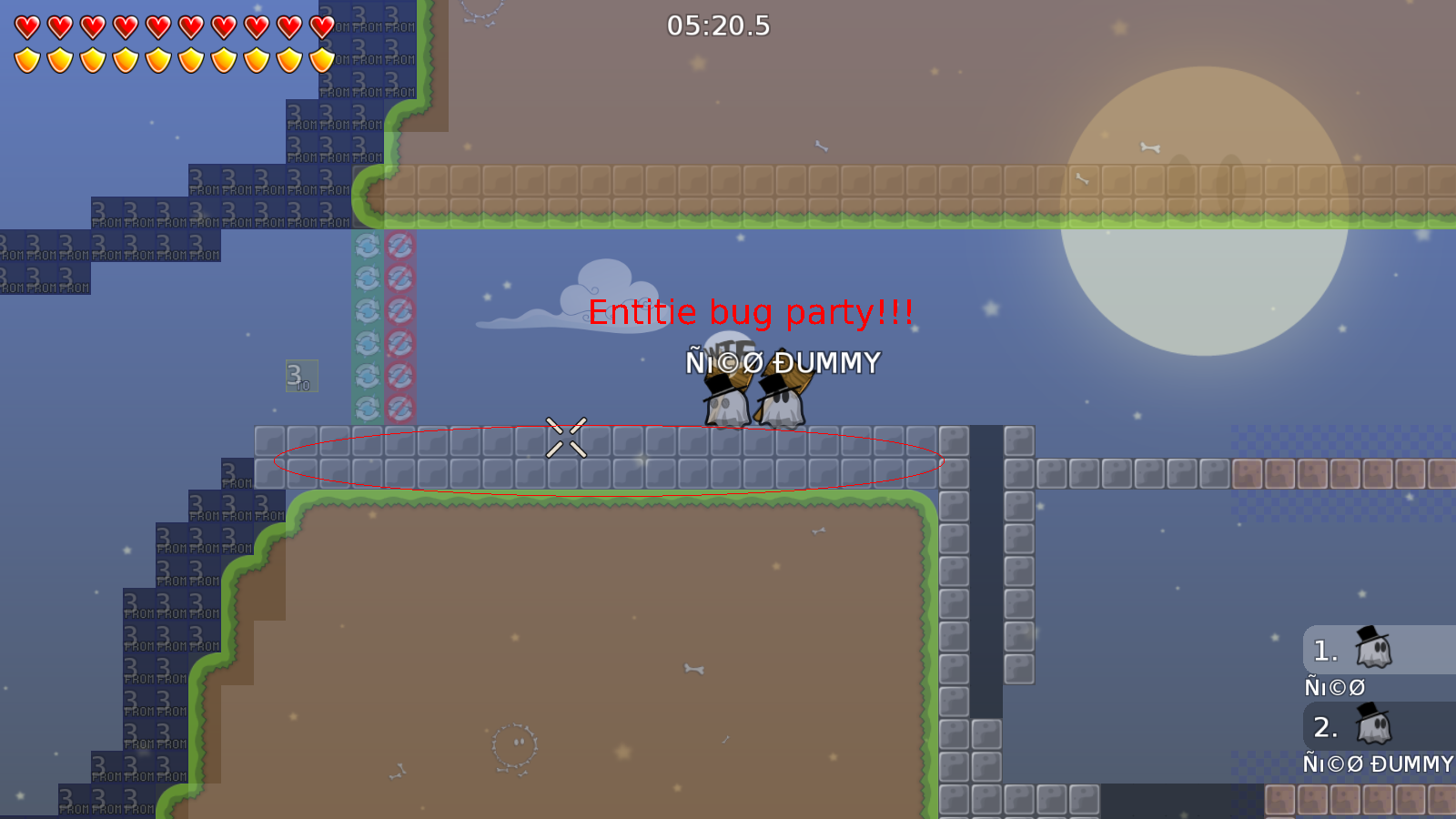This screenshot has height=819, width=1456.
Task: Click the ghost avatar next to rank 1
Action: [x=1374, y=651]
